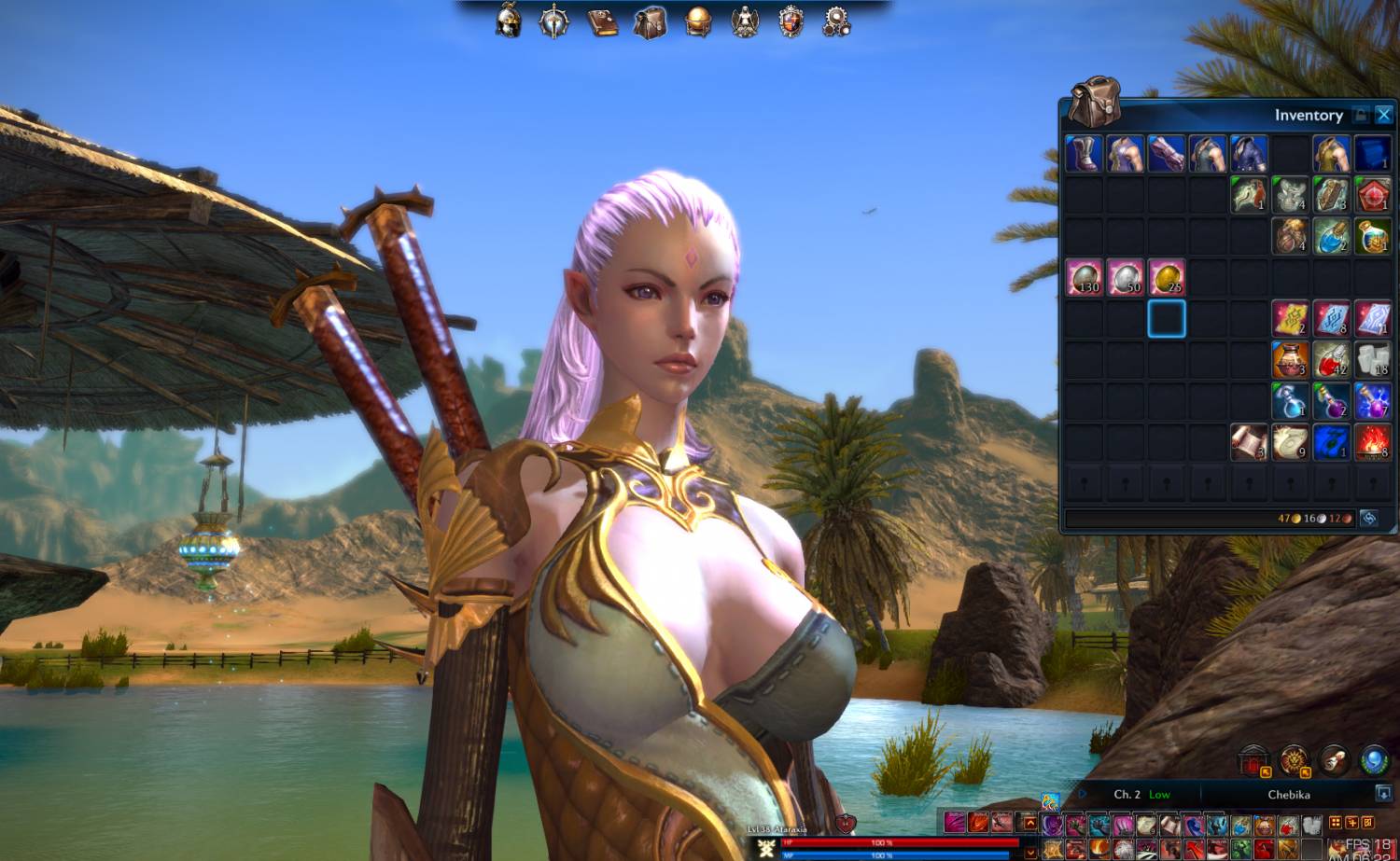Select the gold orb stack of 25
This screenshot has height=861, width=1400.
point(1167,277)
